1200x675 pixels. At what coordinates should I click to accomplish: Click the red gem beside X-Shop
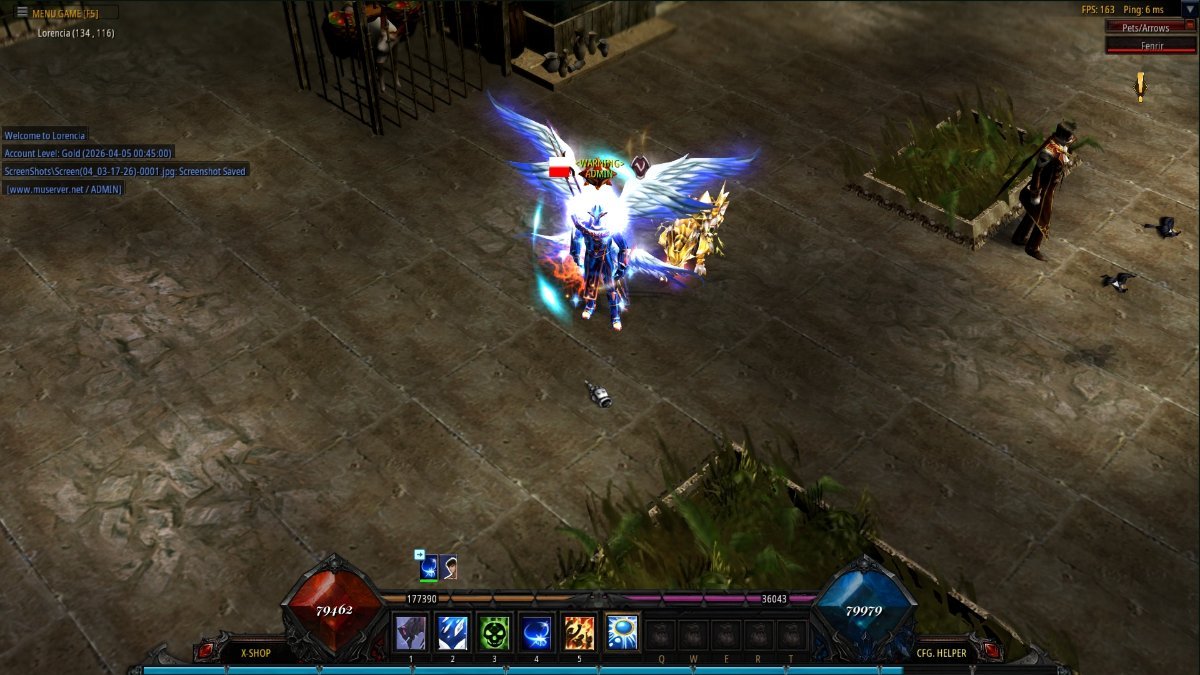pyautogui.click(x=205, y=651)
